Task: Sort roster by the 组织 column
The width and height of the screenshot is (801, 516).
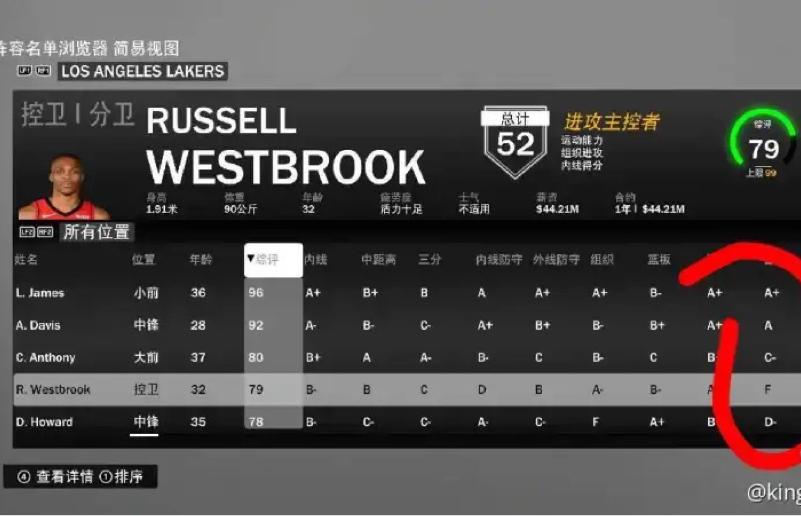Action: [x=602, y=260]
